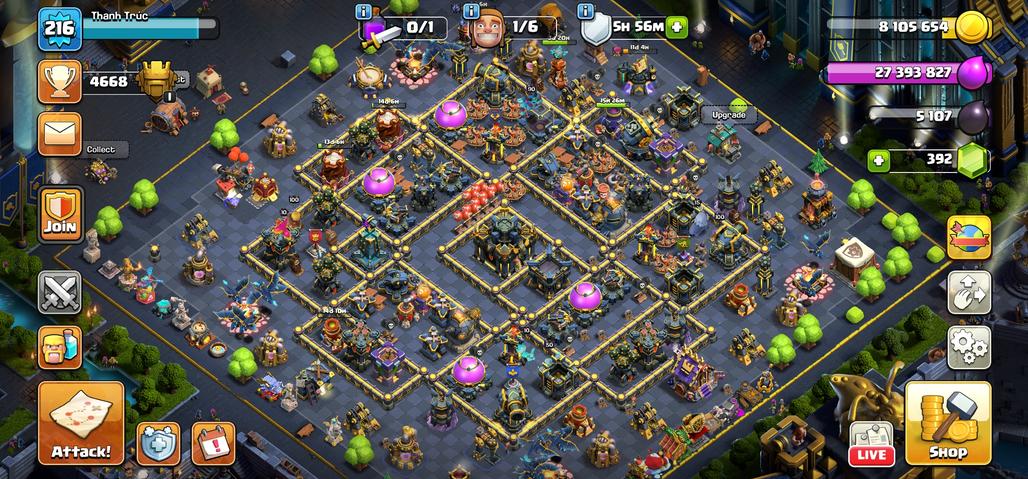Open the calendar events icon
The height and width of the screenshot is (479, 1028).
212,443
